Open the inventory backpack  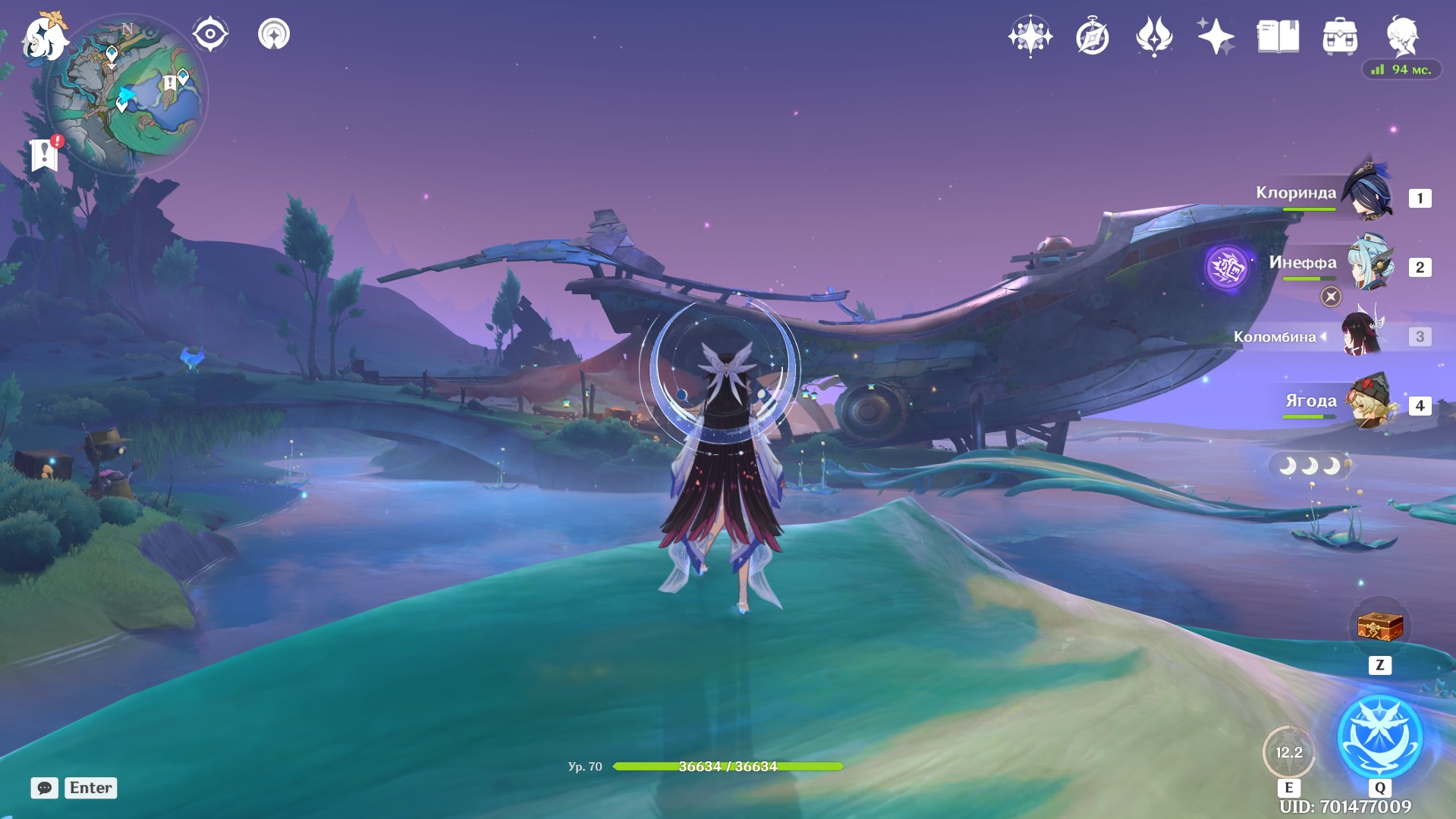[x=1340, y=36]
